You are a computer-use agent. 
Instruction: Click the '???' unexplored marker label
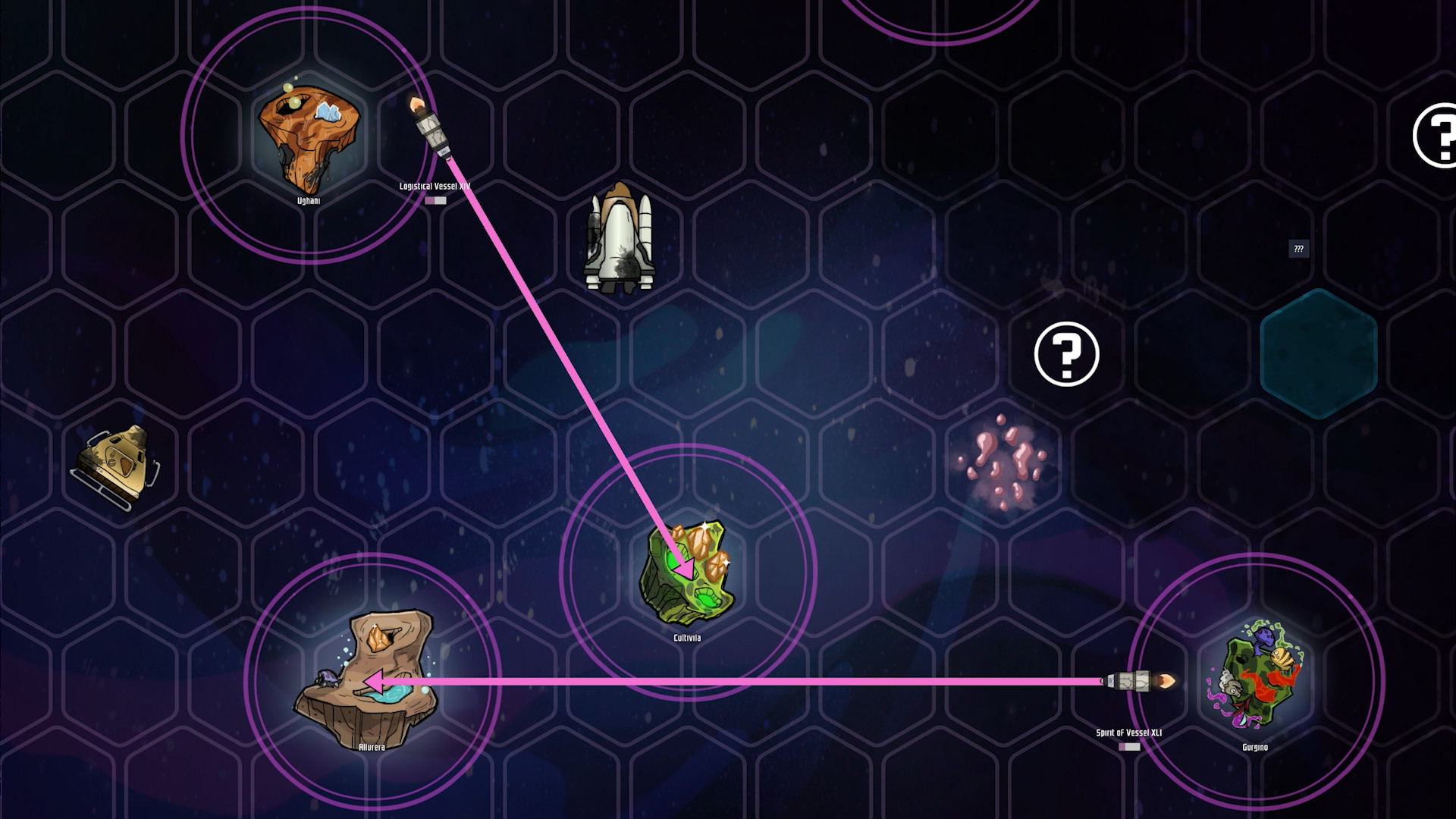click(1298, 249)
